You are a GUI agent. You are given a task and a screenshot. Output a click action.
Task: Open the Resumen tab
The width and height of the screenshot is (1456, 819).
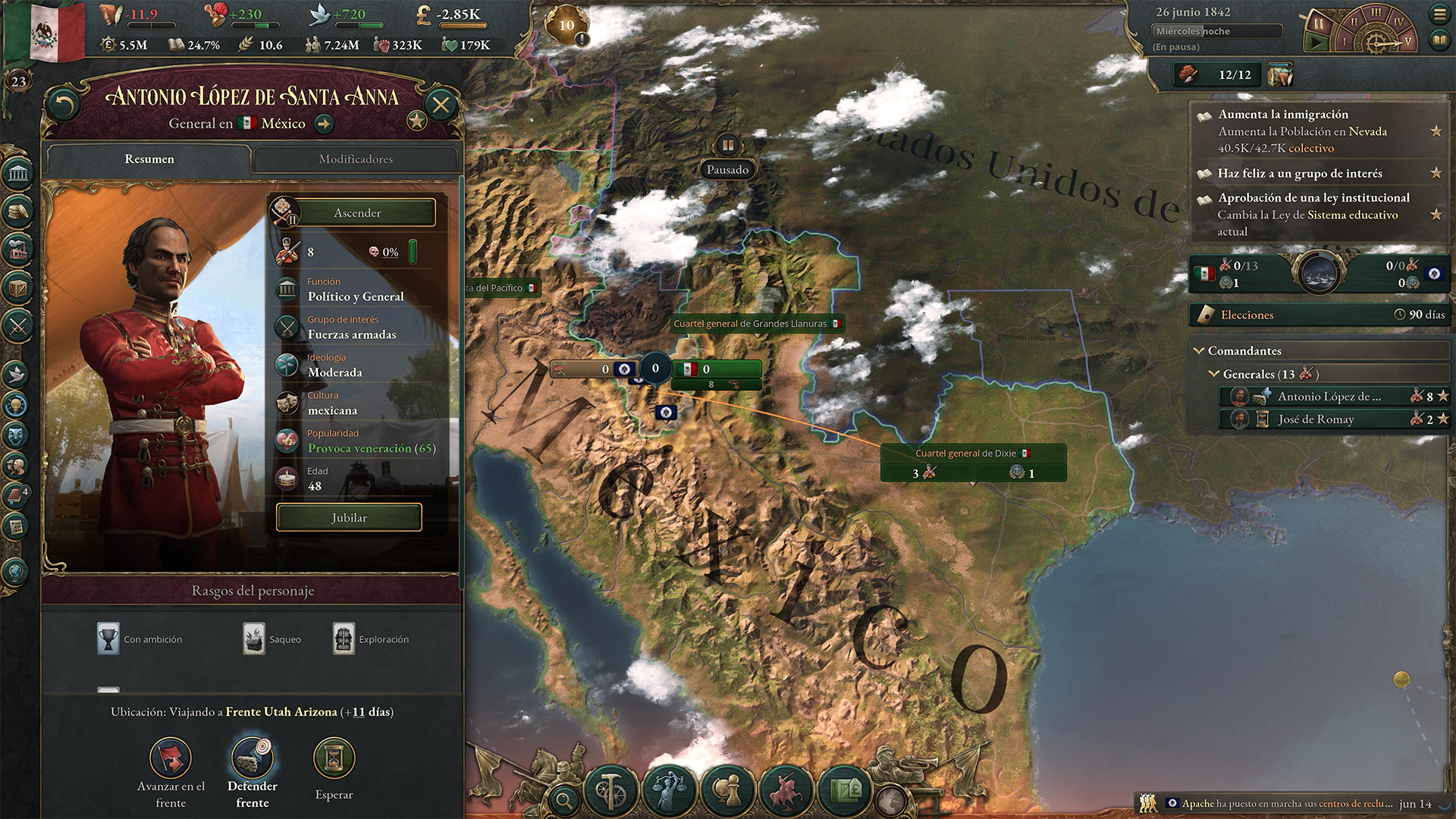coord(149,159)
